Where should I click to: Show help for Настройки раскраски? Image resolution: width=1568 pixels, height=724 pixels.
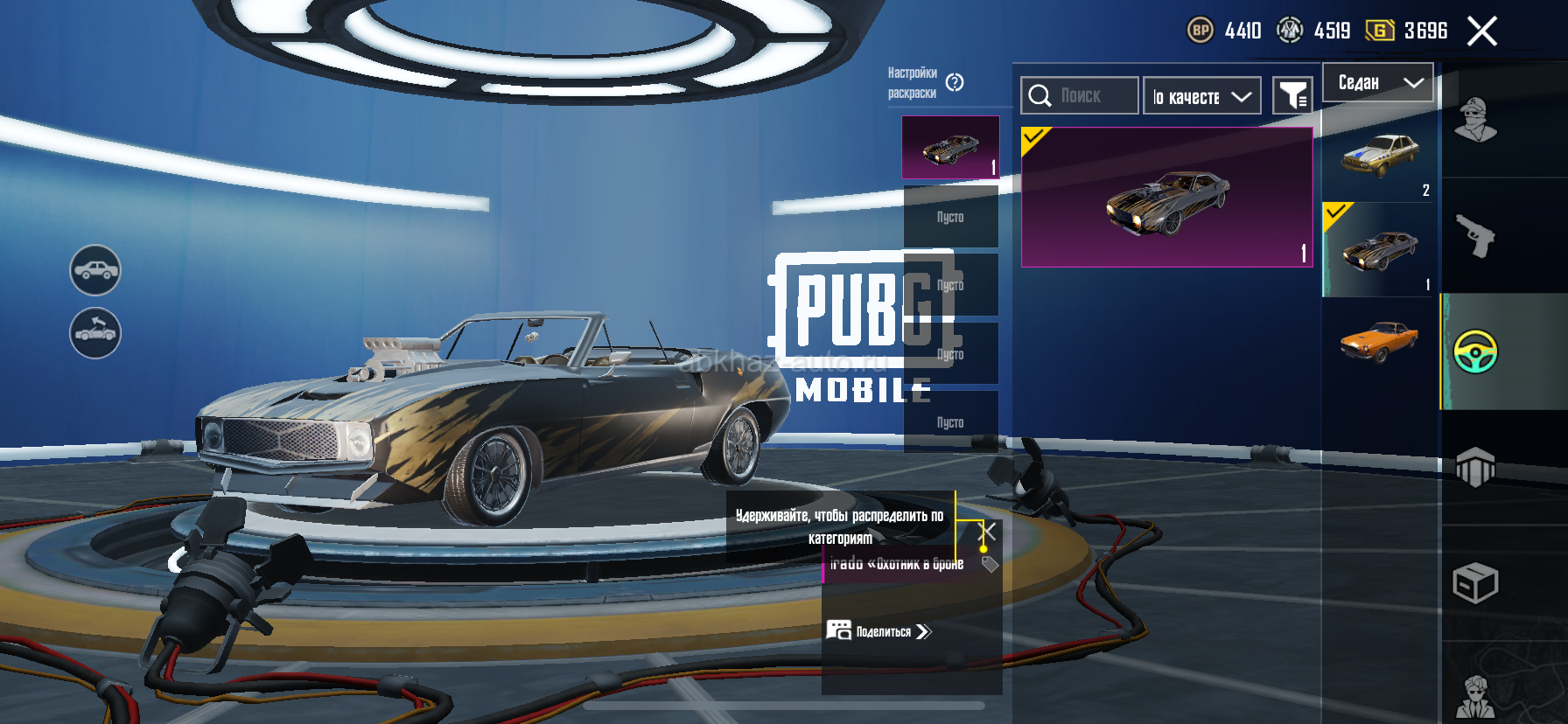(x=955, y=82)
